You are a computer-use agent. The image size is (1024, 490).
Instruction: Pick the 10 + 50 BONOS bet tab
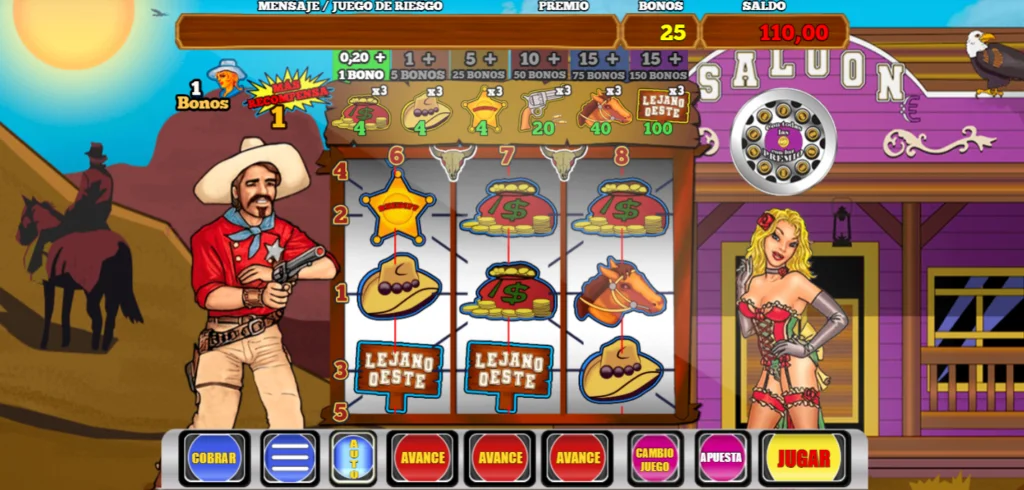tap(540, 66)
